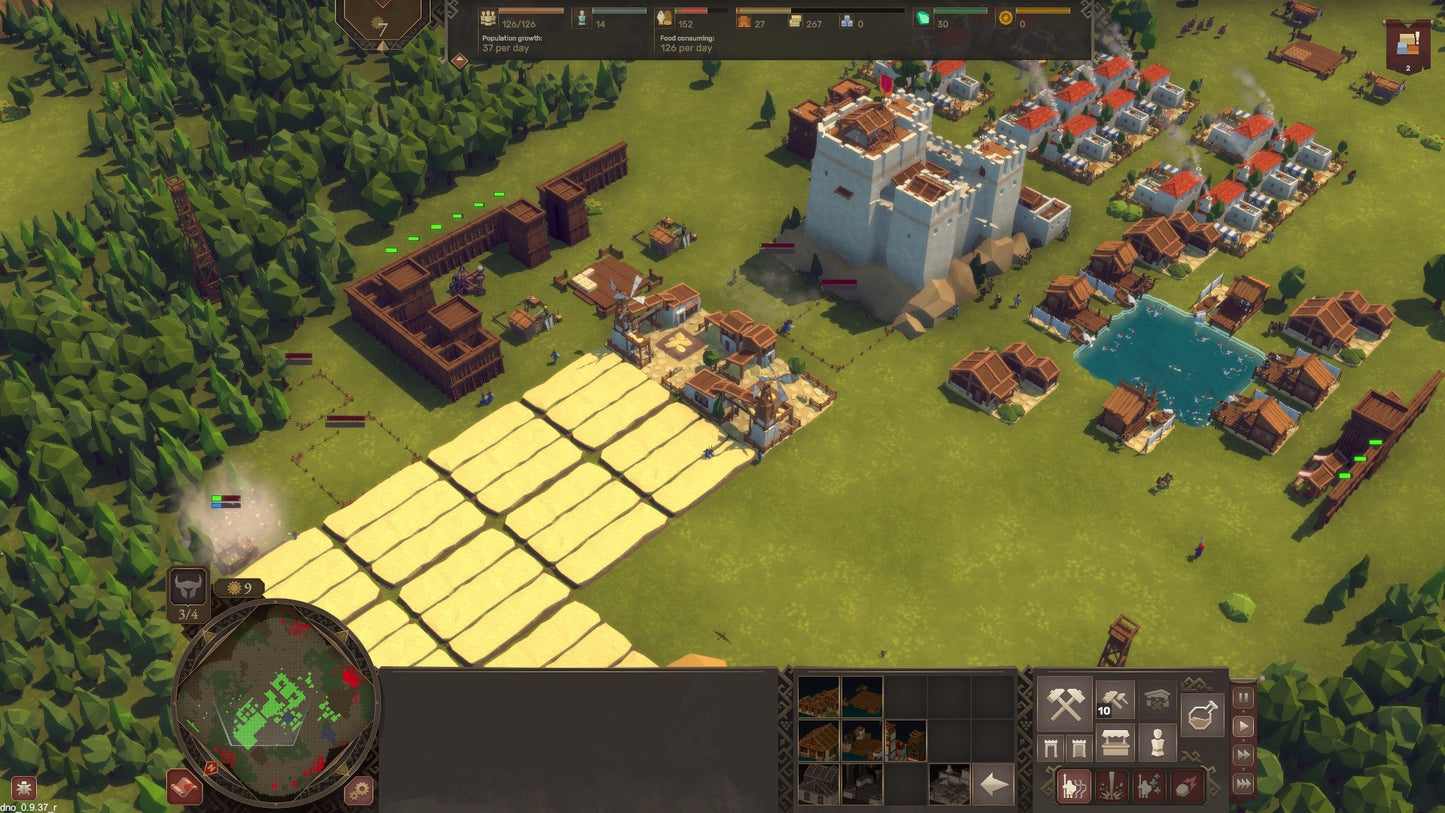Image resolution: width=1445 pixels, height=813 pixels.
Task: Click the back arrow in building panel
Action: click(x=994, y=785)
